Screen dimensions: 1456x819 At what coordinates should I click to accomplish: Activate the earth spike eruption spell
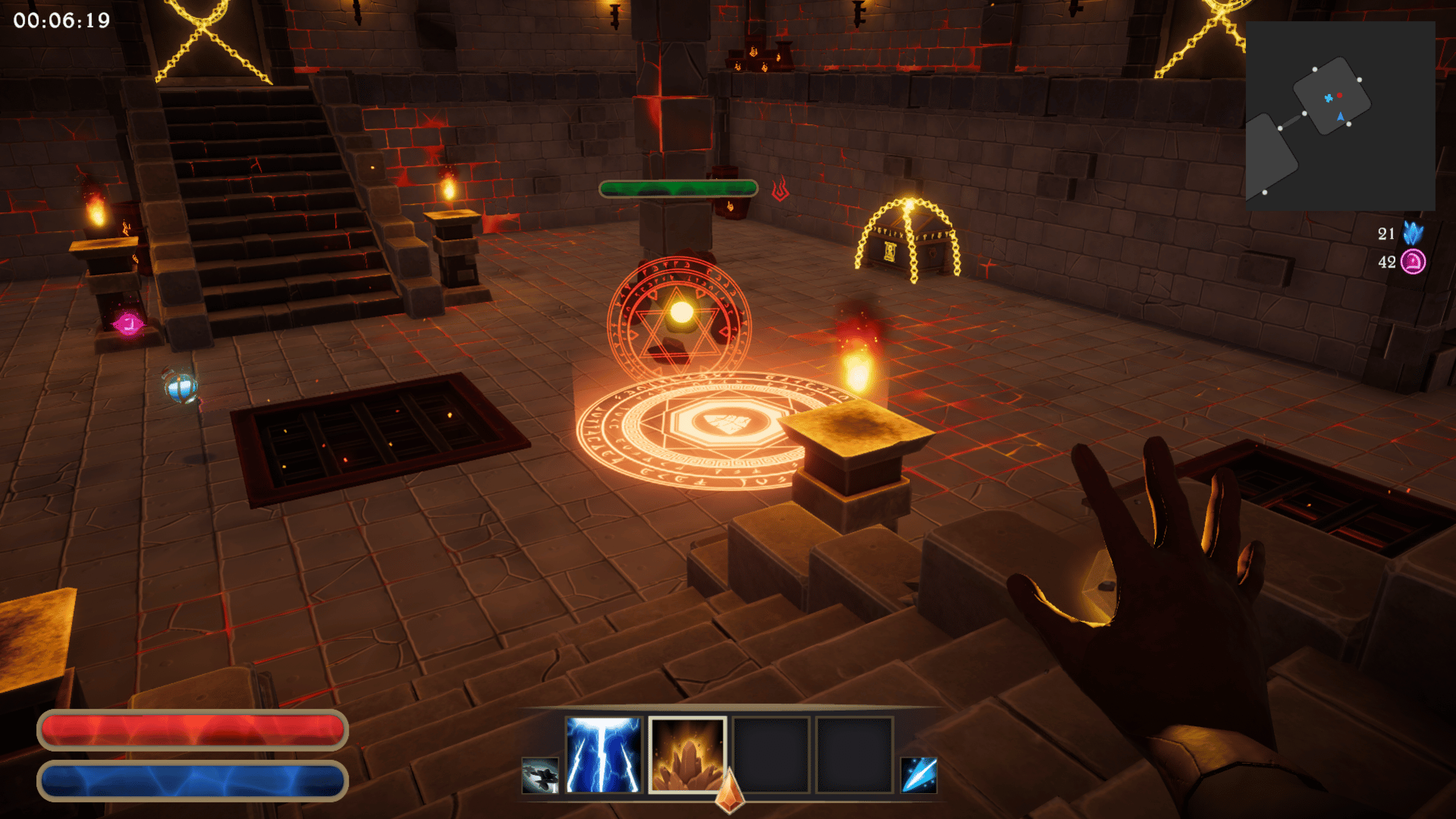coord(687,755)
